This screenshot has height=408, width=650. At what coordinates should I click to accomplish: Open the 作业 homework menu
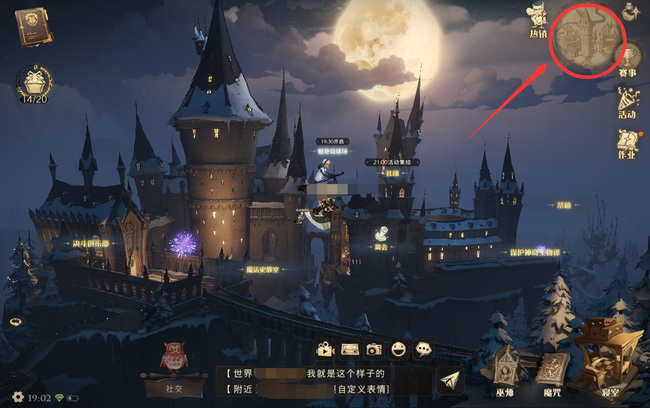point(627,143)
